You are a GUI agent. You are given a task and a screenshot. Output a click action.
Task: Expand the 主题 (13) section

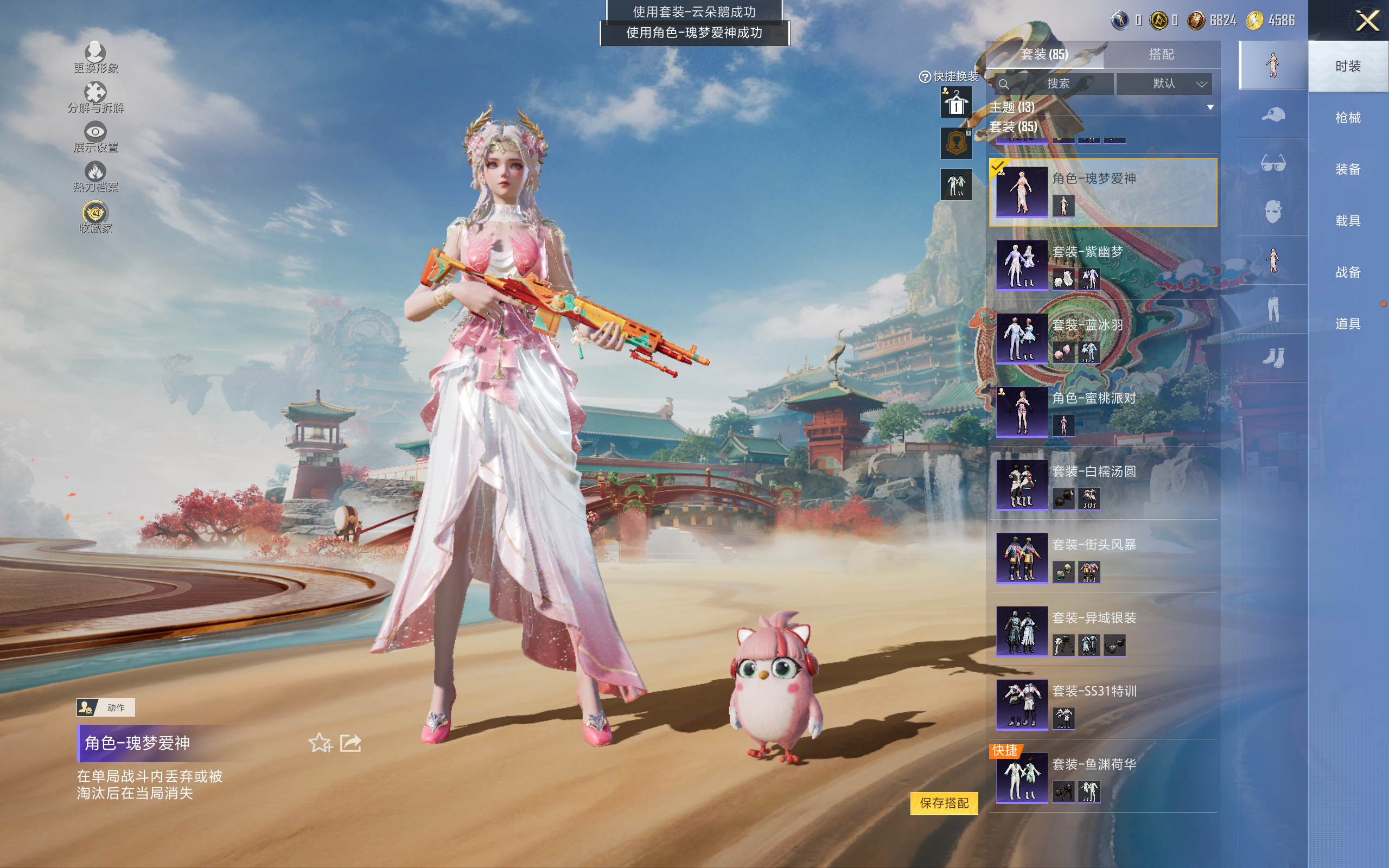pos(1210,107)
